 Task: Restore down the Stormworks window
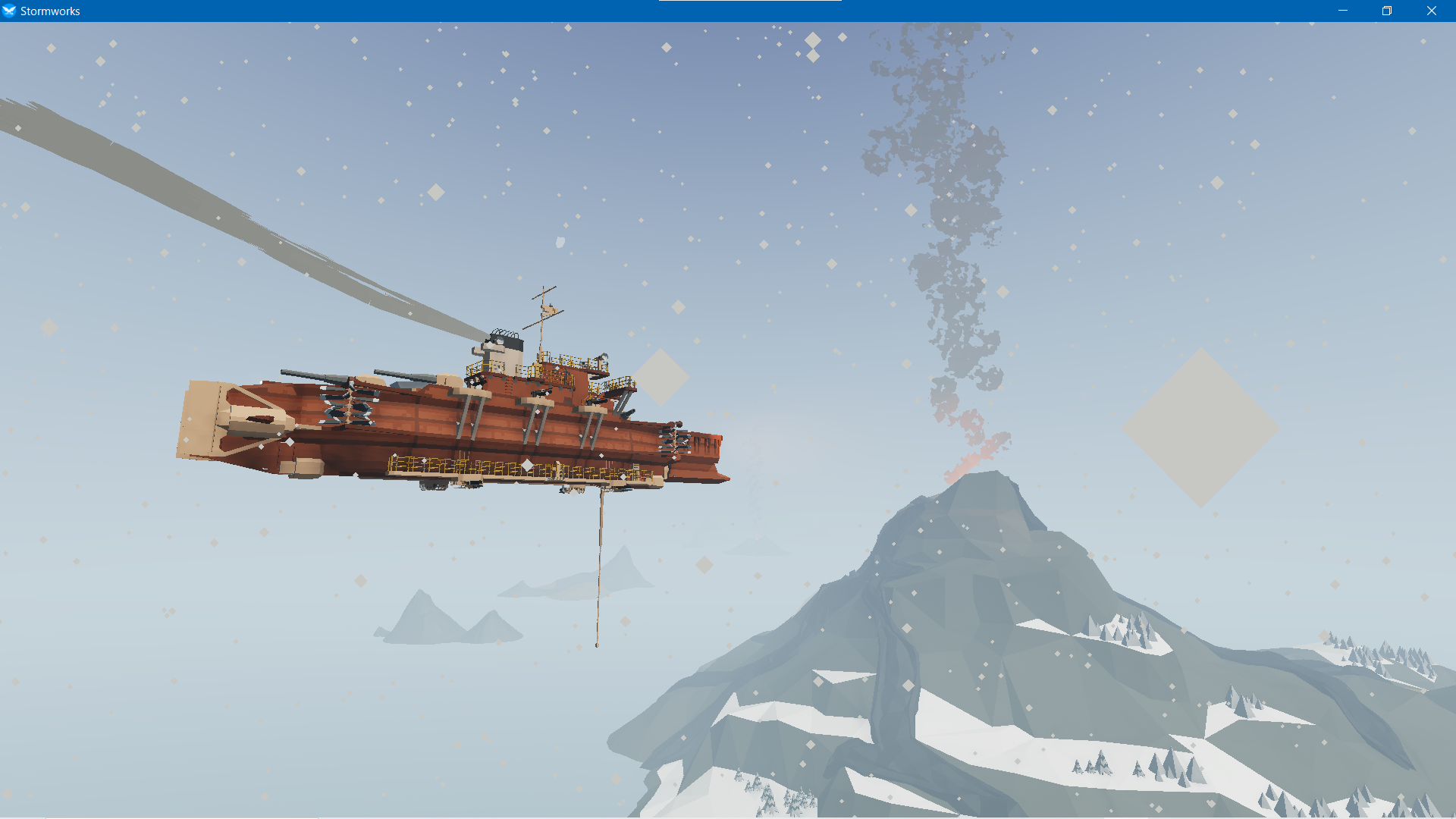coord(1387,11)
